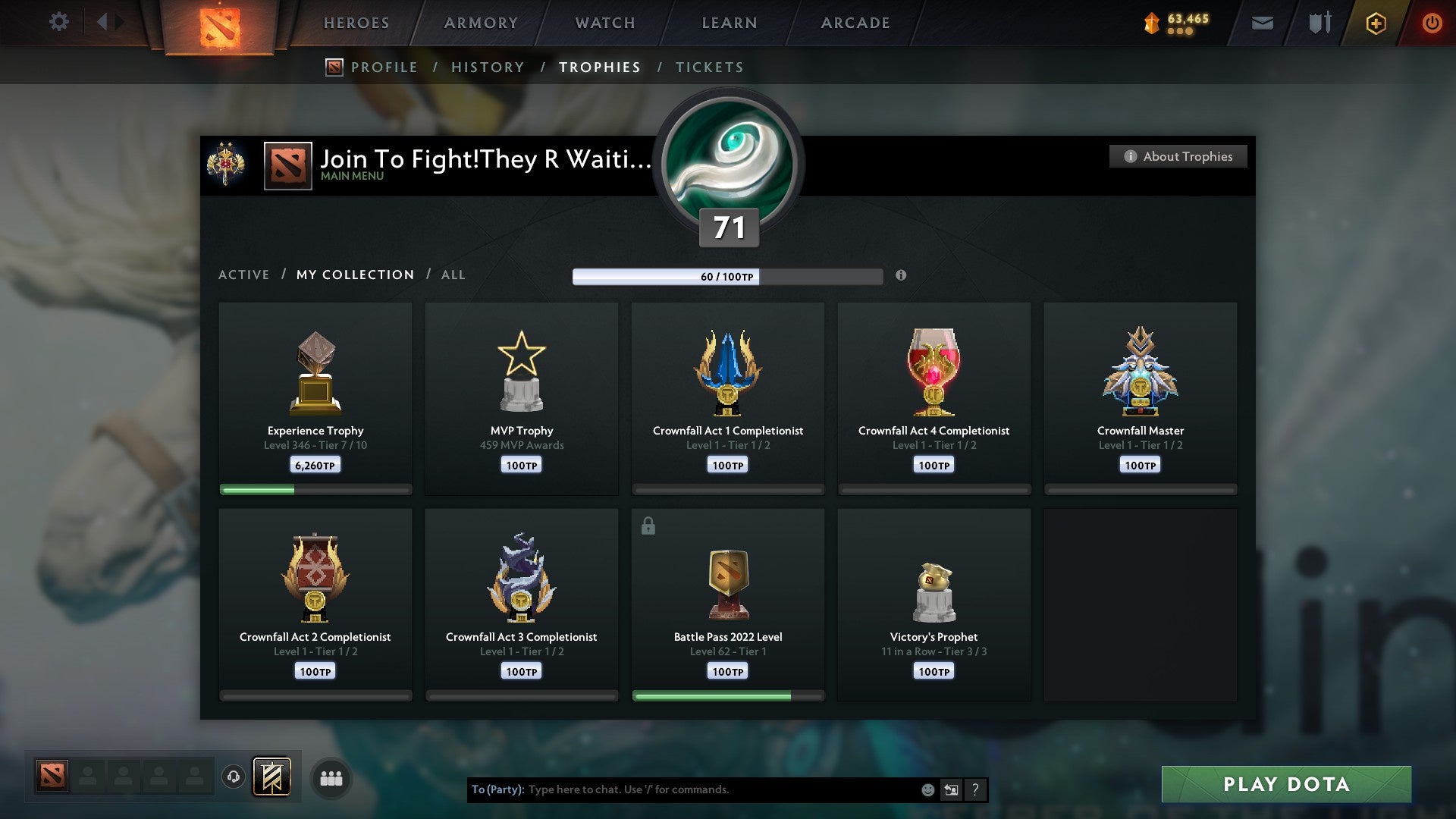Open the ARCADE menu item
Image resolution: width=1456 pixels, height=819 pixels.
point(855,23)
